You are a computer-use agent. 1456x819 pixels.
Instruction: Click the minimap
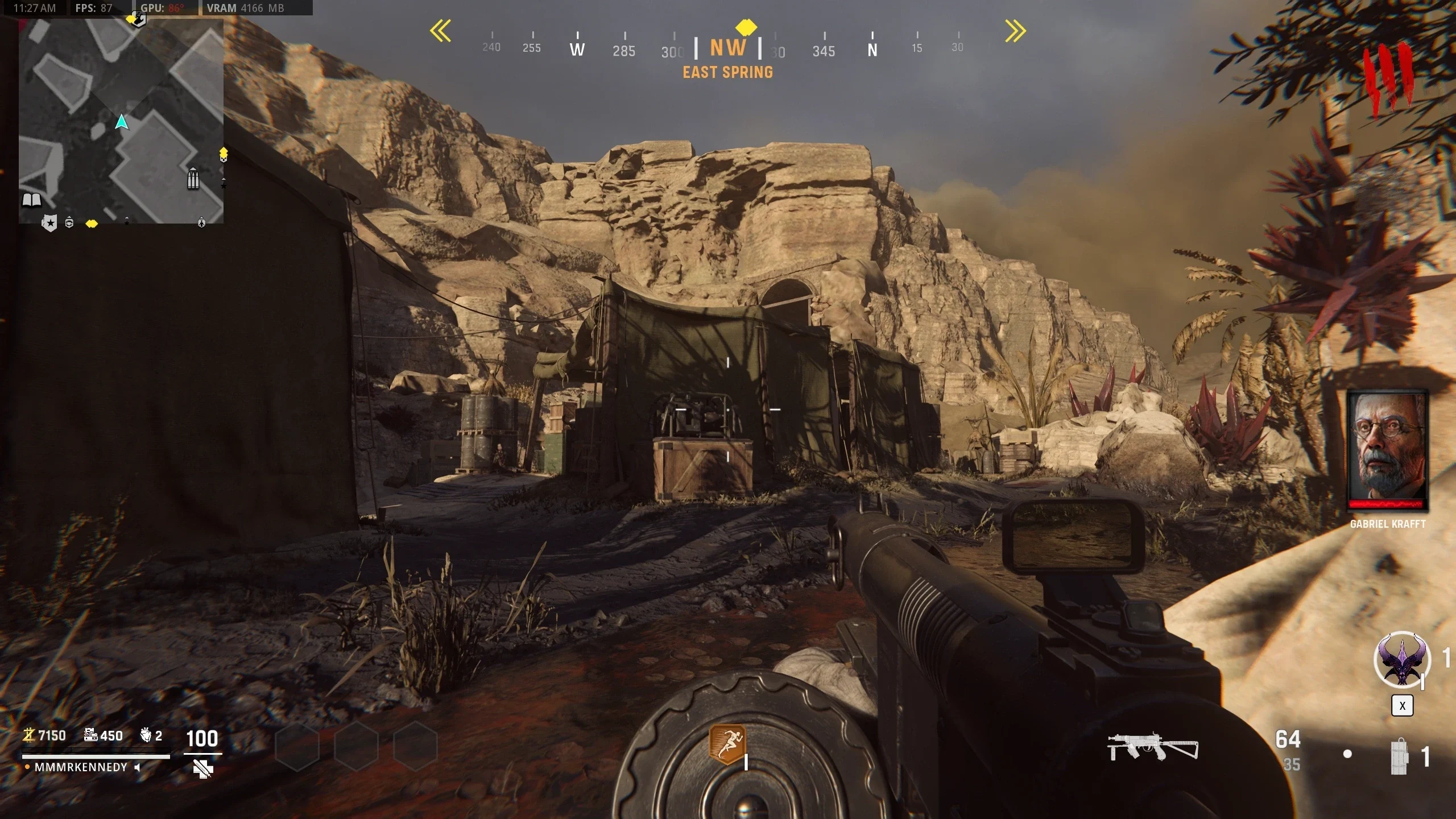pyautogui.click(x=121, y=121)
